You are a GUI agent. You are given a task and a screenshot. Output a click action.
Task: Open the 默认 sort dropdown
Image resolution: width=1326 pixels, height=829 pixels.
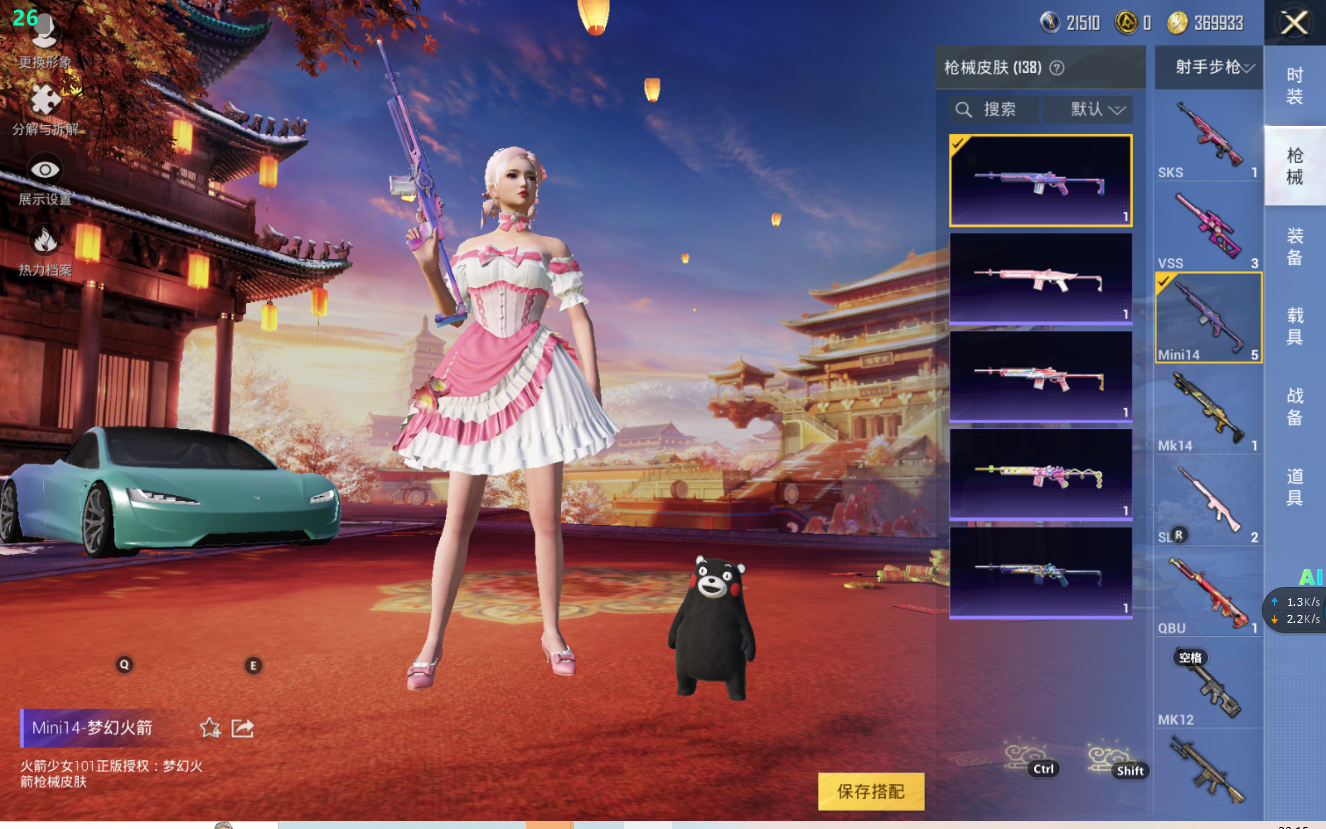(x=1087, y=109)
